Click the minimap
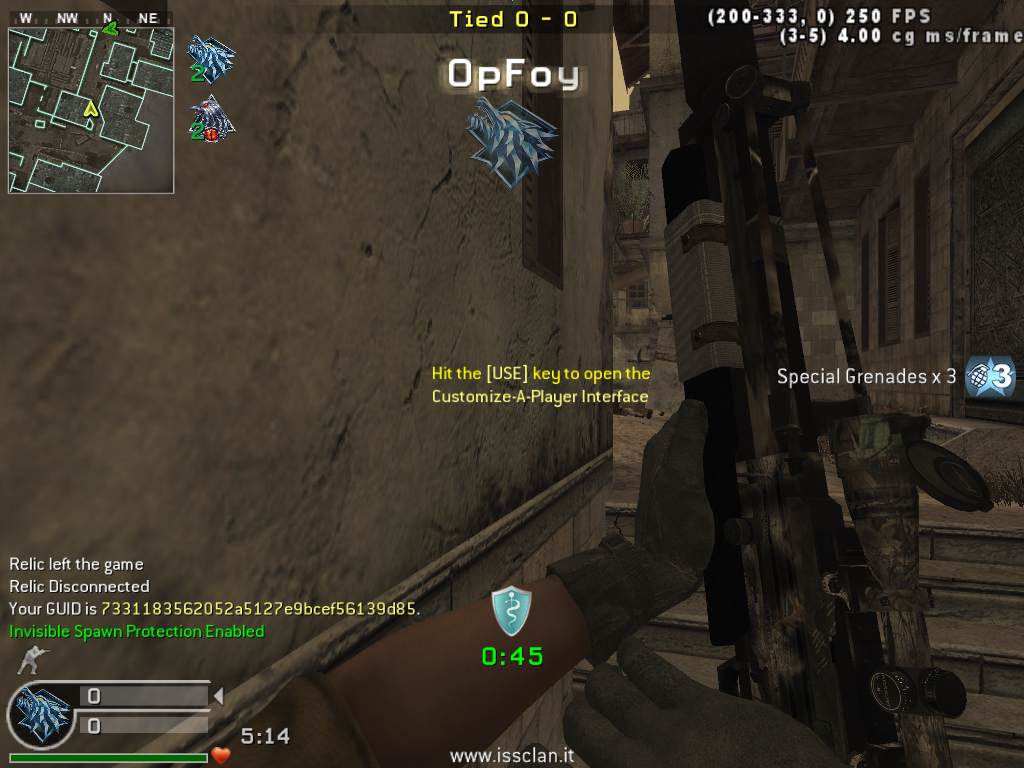 [91, 110]
